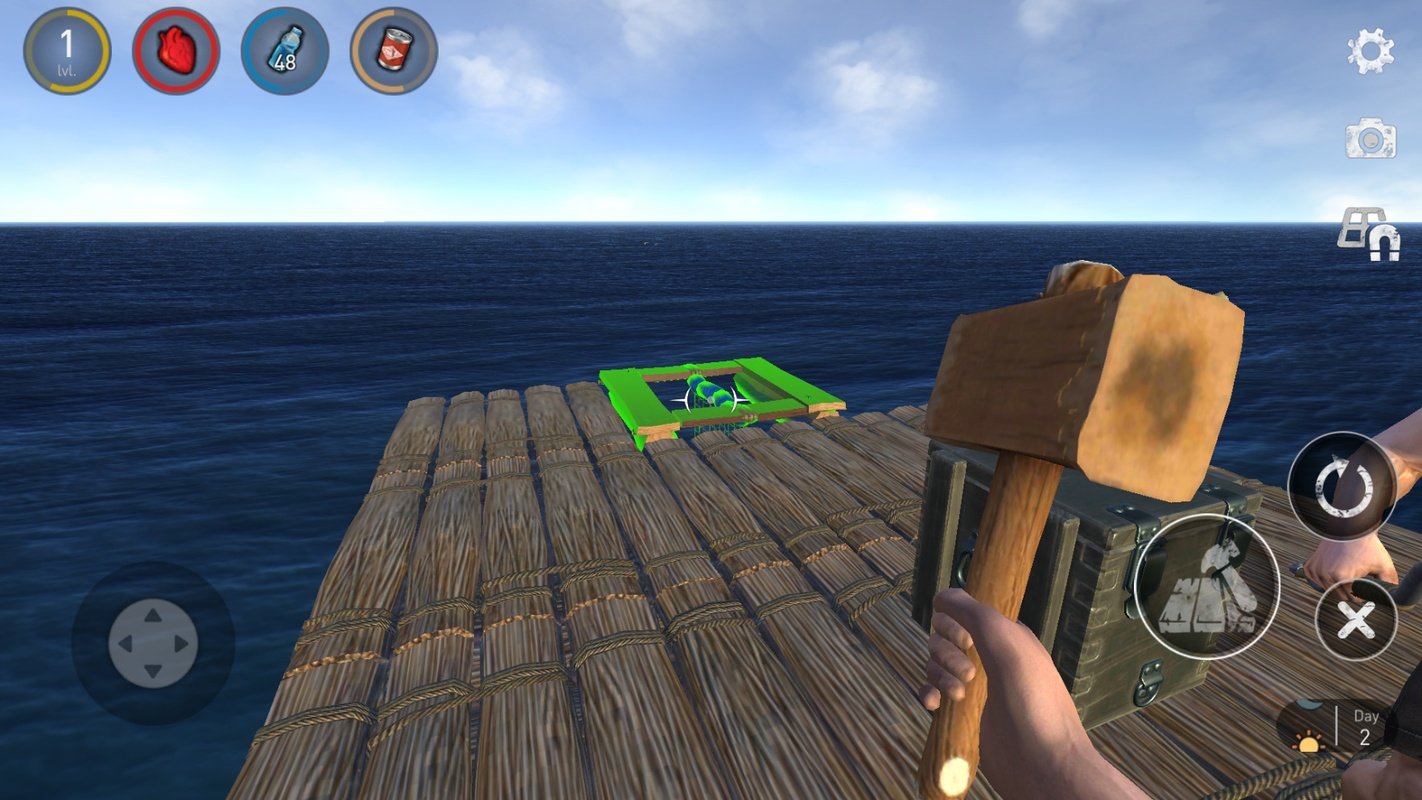Open the level 1 player badge
This screenshot has width=1422, height=800.
point(66,50)
